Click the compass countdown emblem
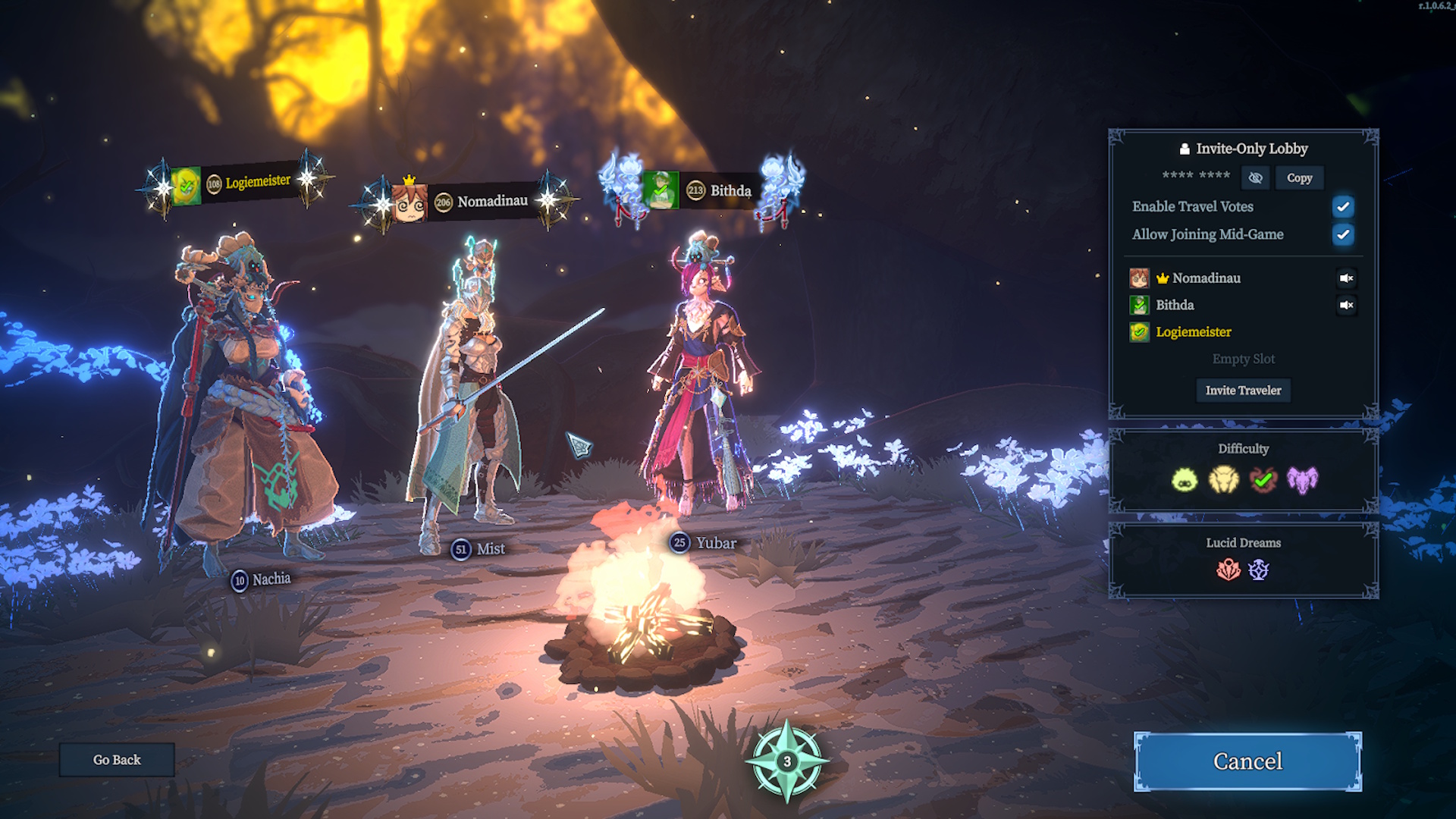This screenshot has width=1456, height=819. (787, 761)
